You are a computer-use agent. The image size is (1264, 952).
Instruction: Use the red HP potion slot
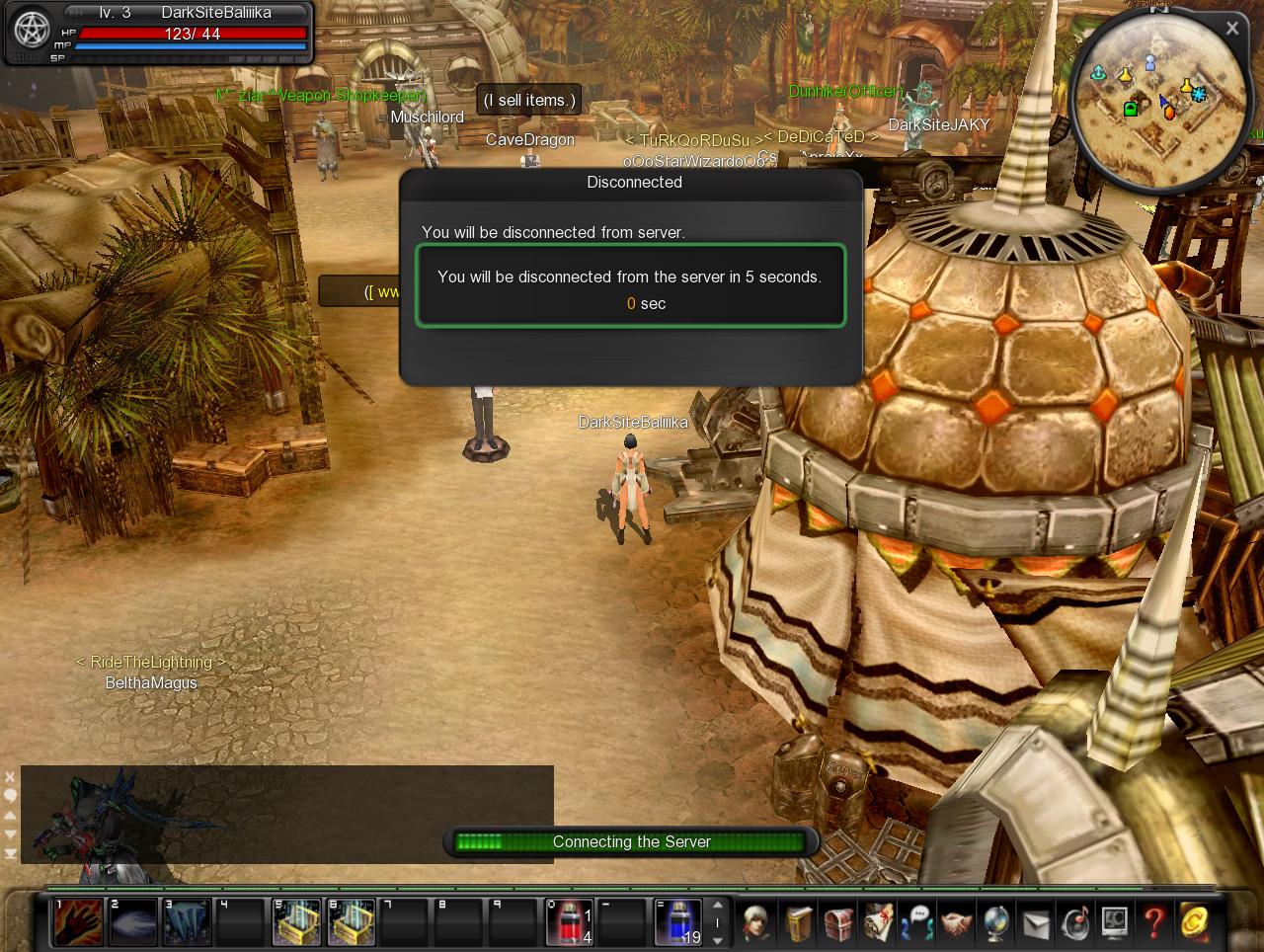pyautogui.click(x=570, y=922)
